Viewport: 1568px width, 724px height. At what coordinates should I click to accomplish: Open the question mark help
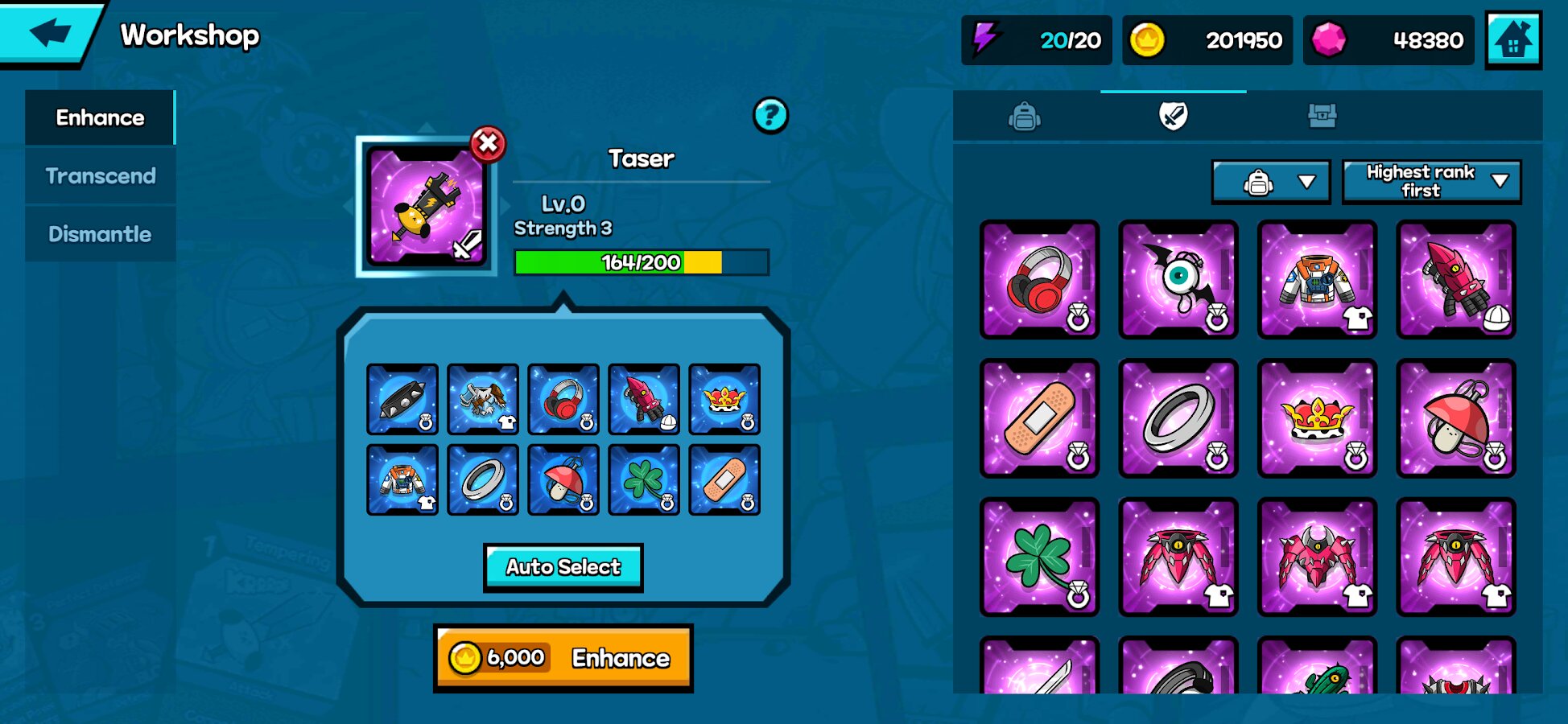770,115
